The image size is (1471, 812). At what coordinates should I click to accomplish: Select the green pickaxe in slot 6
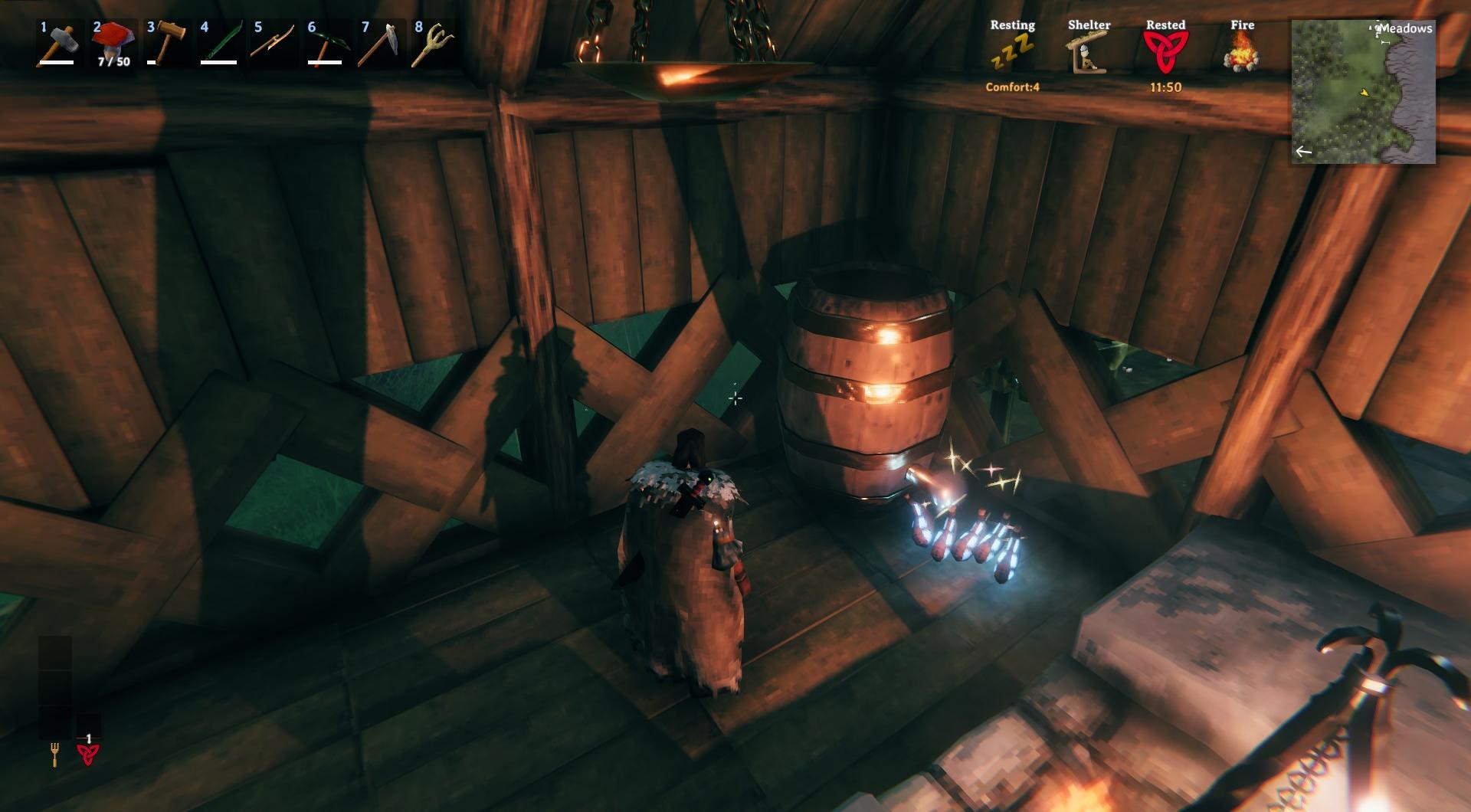click(326, 44)
